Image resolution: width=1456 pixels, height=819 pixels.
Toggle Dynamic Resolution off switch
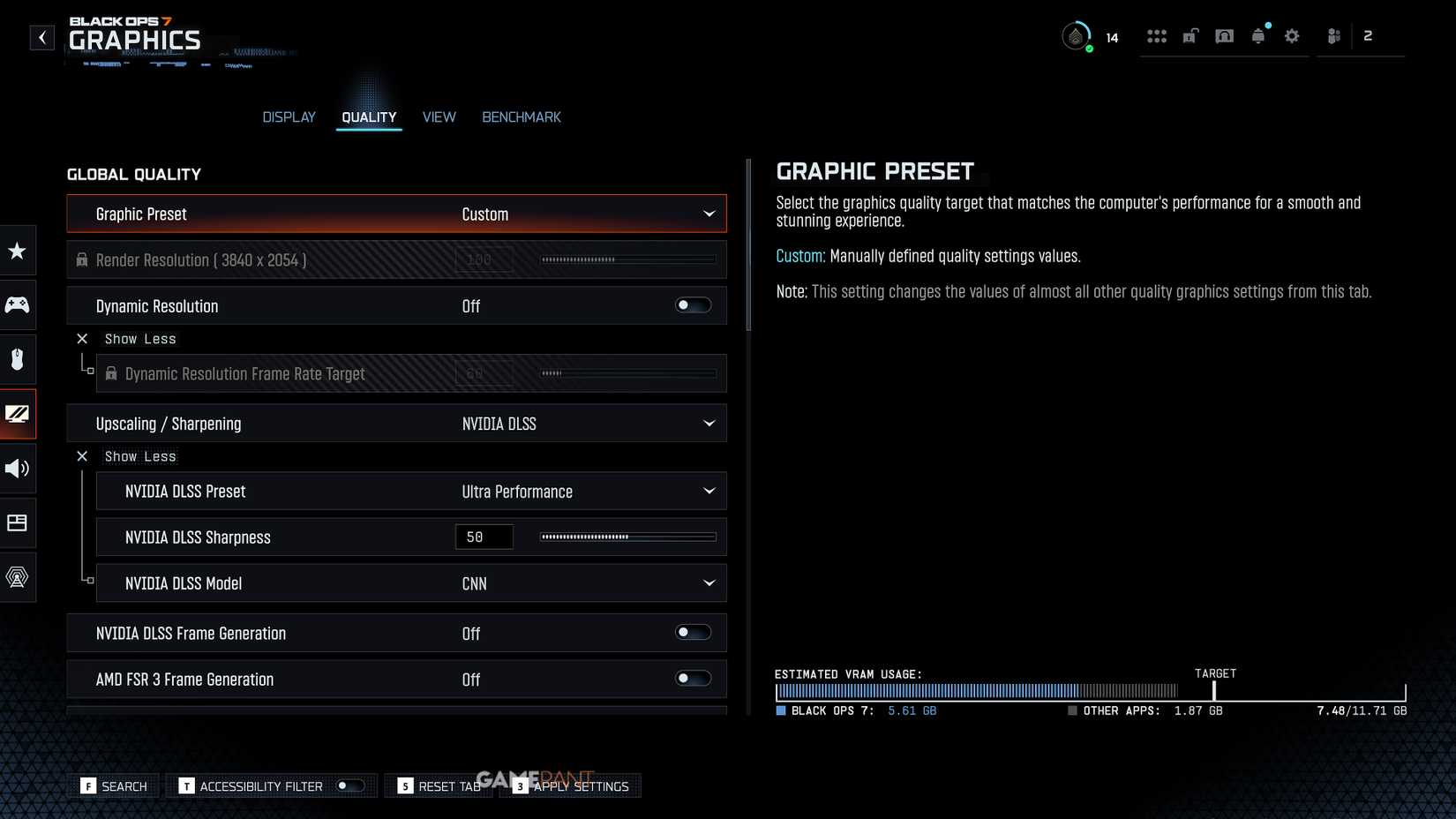(x=692, y=304)
